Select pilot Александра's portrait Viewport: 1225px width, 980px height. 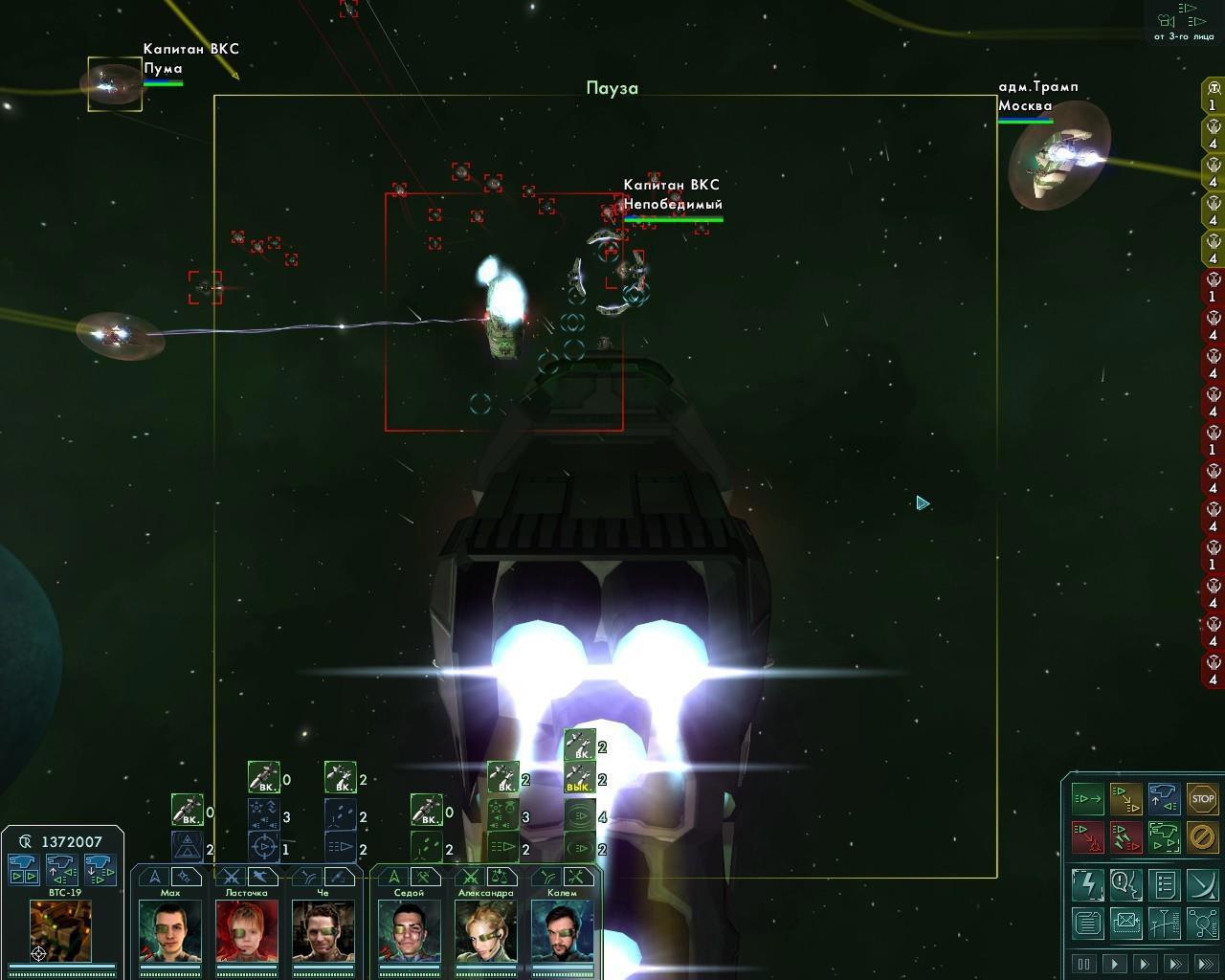(485, 931)
